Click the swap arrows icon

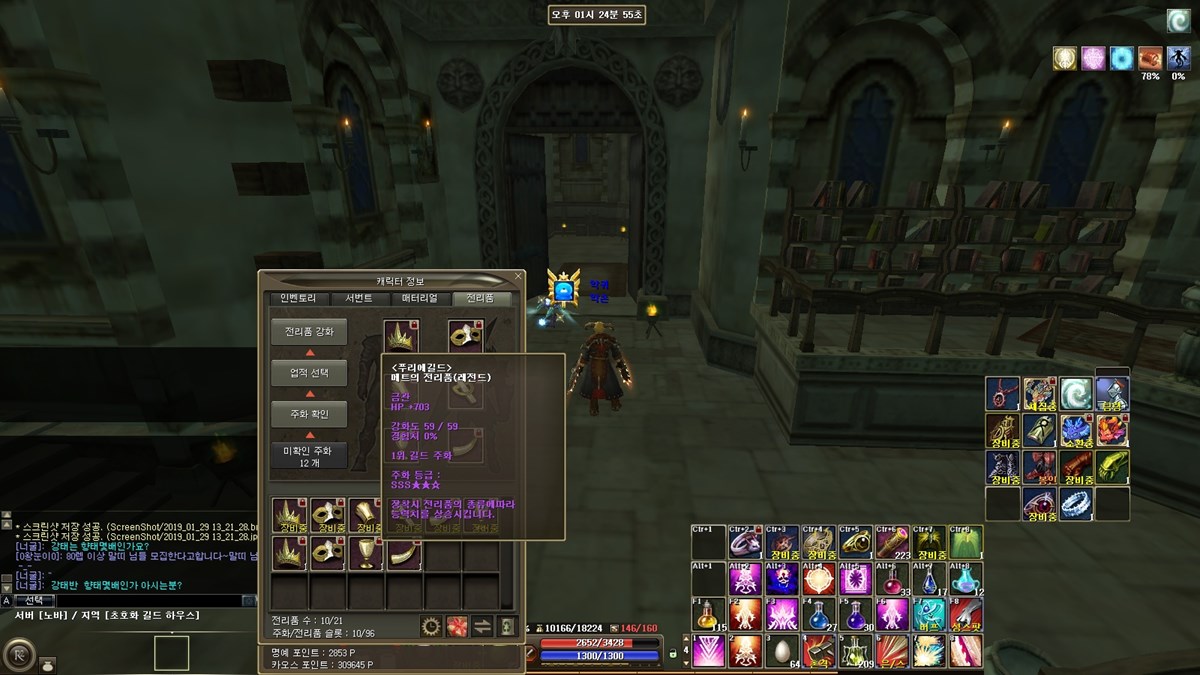click(x=482, y=626)
